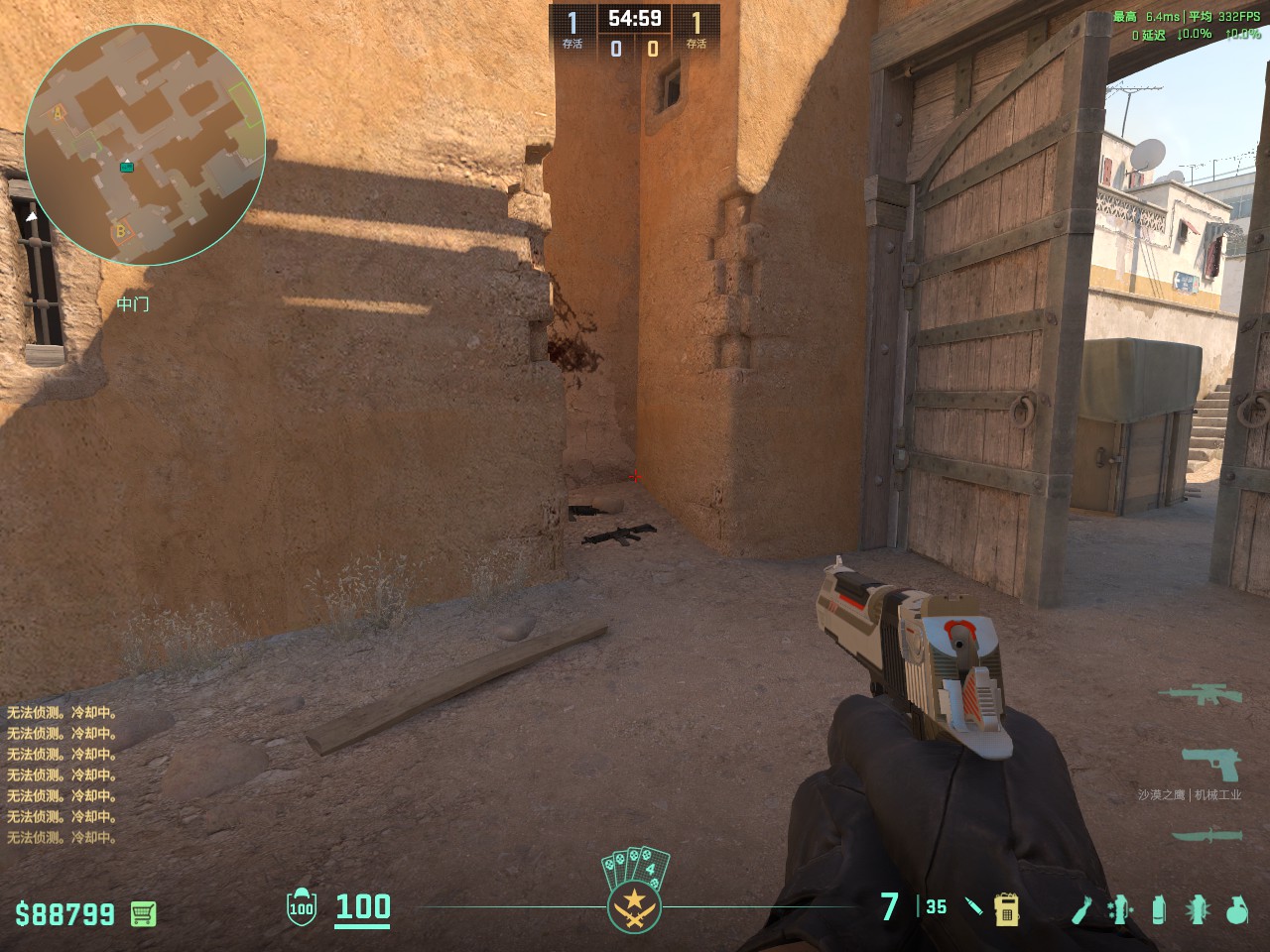This screenshot has height=952, width=1270.
Task: Choose the decoy grenade icon
Action: [1120, 908]
